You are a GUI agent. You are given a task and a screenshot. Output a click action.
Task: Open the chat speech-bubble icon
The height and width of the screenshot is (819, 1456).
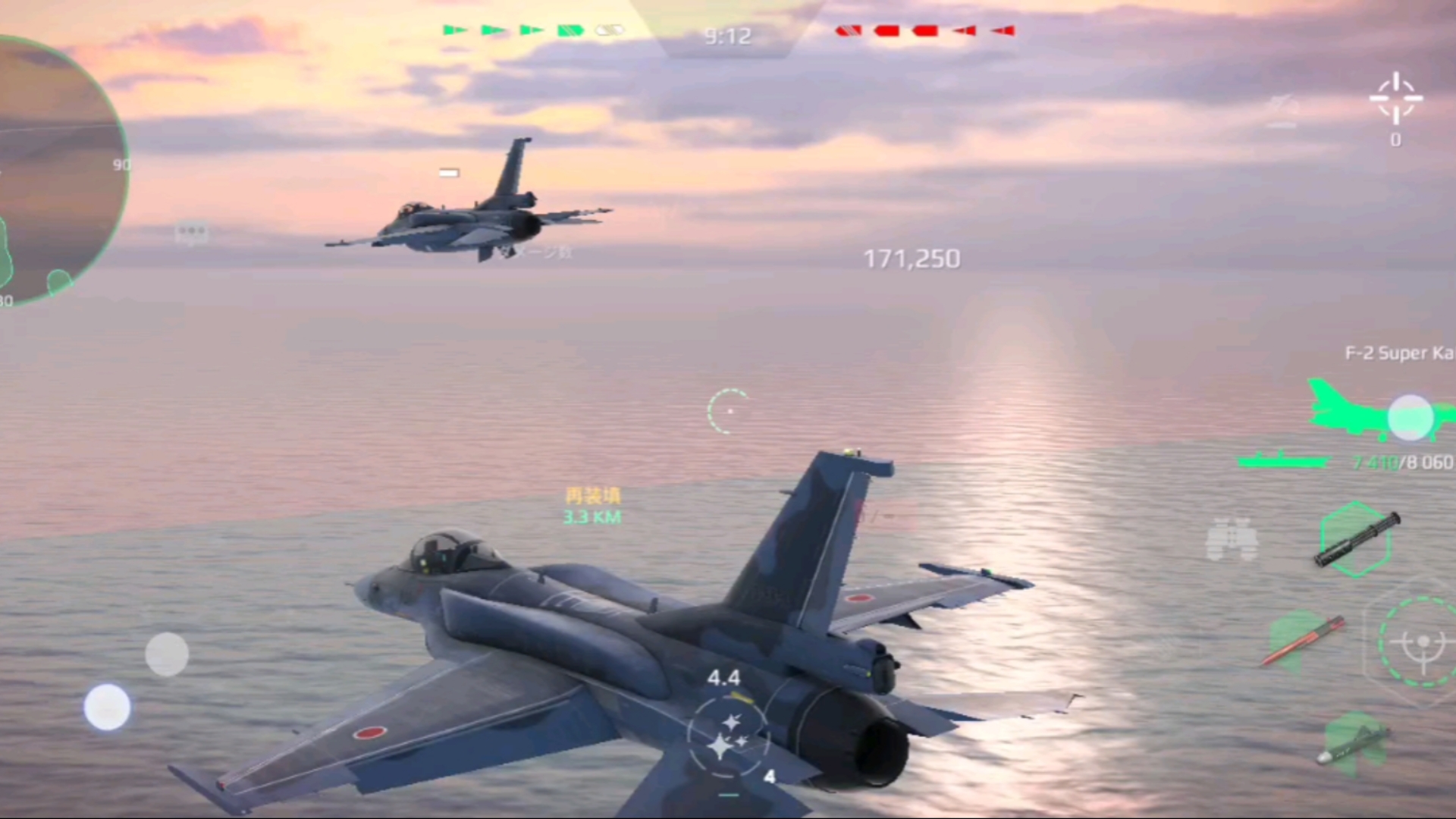point(191,232)
